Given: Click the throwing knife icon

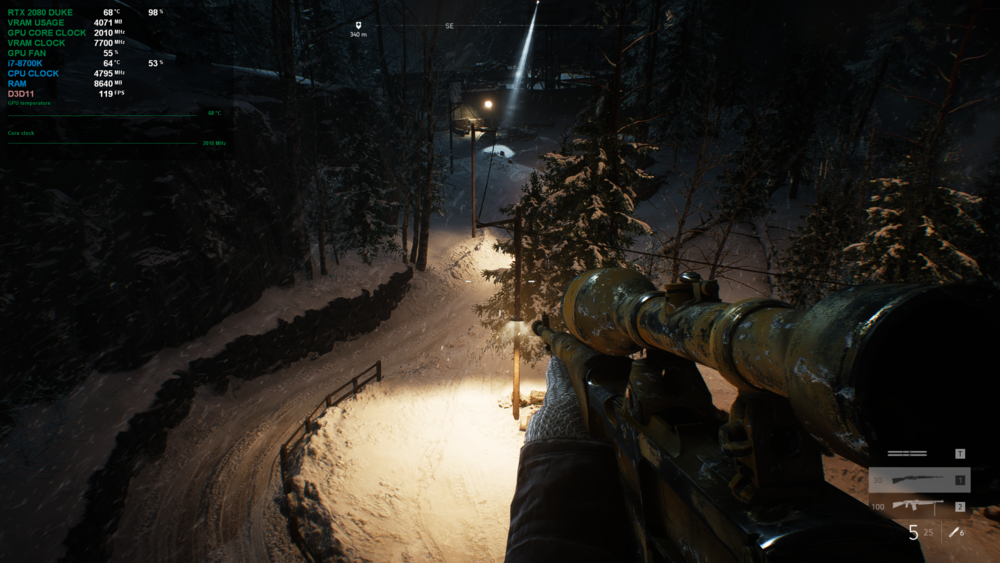Looking at the screenshot, I should pyautogui.click(x=954, y=531).
